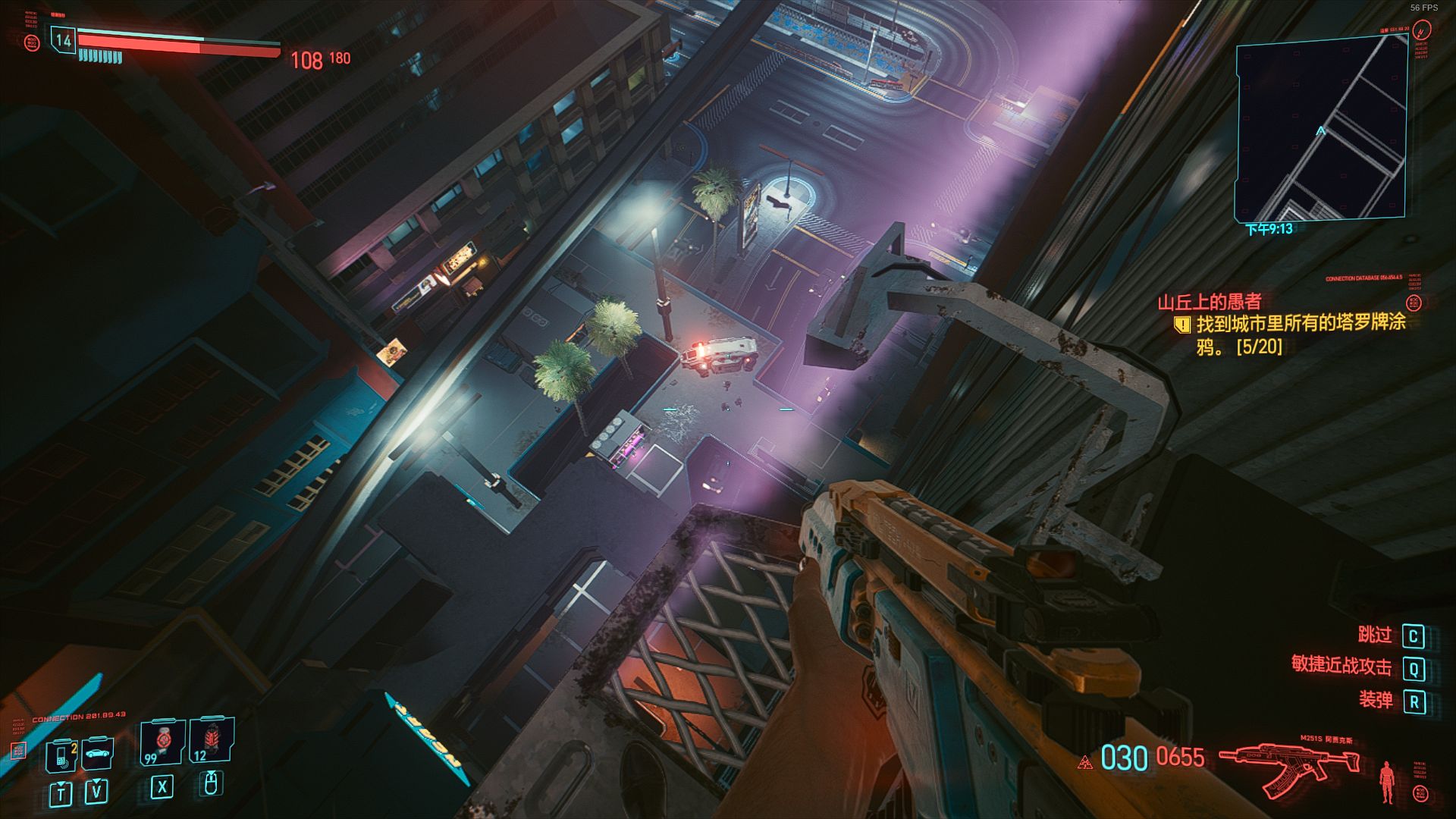Select the vehicle summon car icon
Screen dimensions: 1456x819
[97, 754]
